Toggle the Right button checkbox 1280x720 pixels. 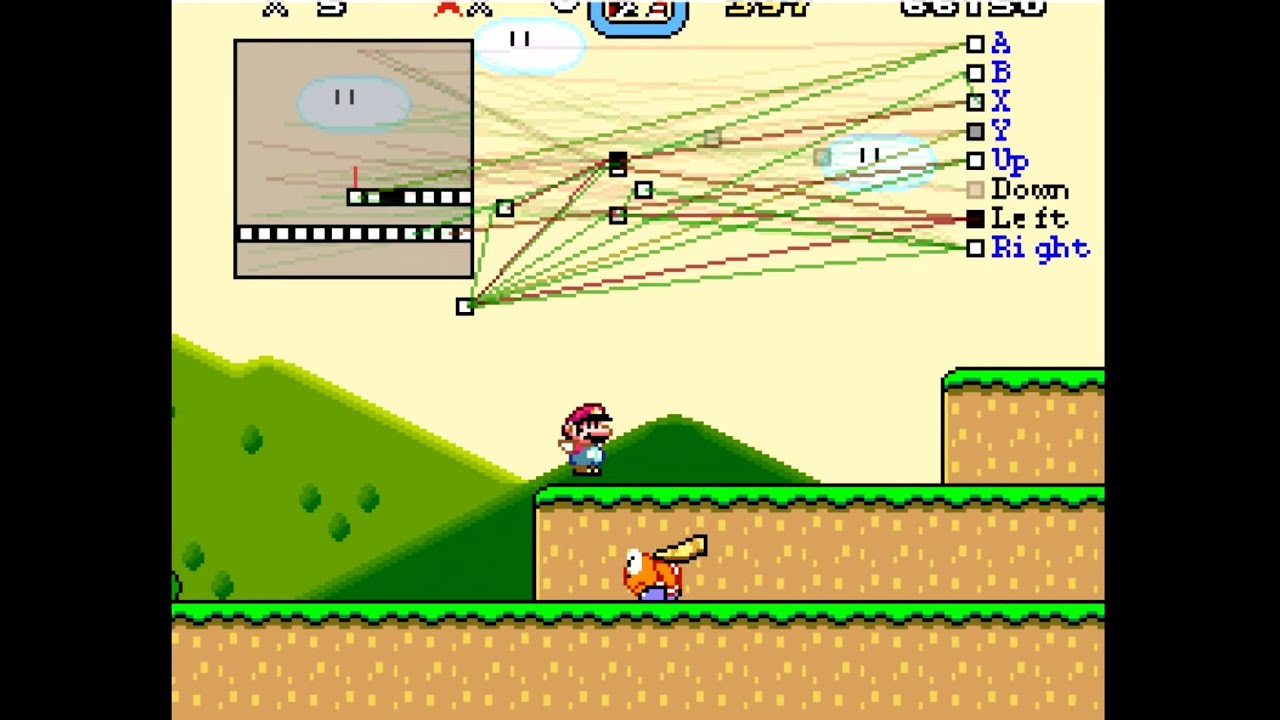tap(975, 249)
